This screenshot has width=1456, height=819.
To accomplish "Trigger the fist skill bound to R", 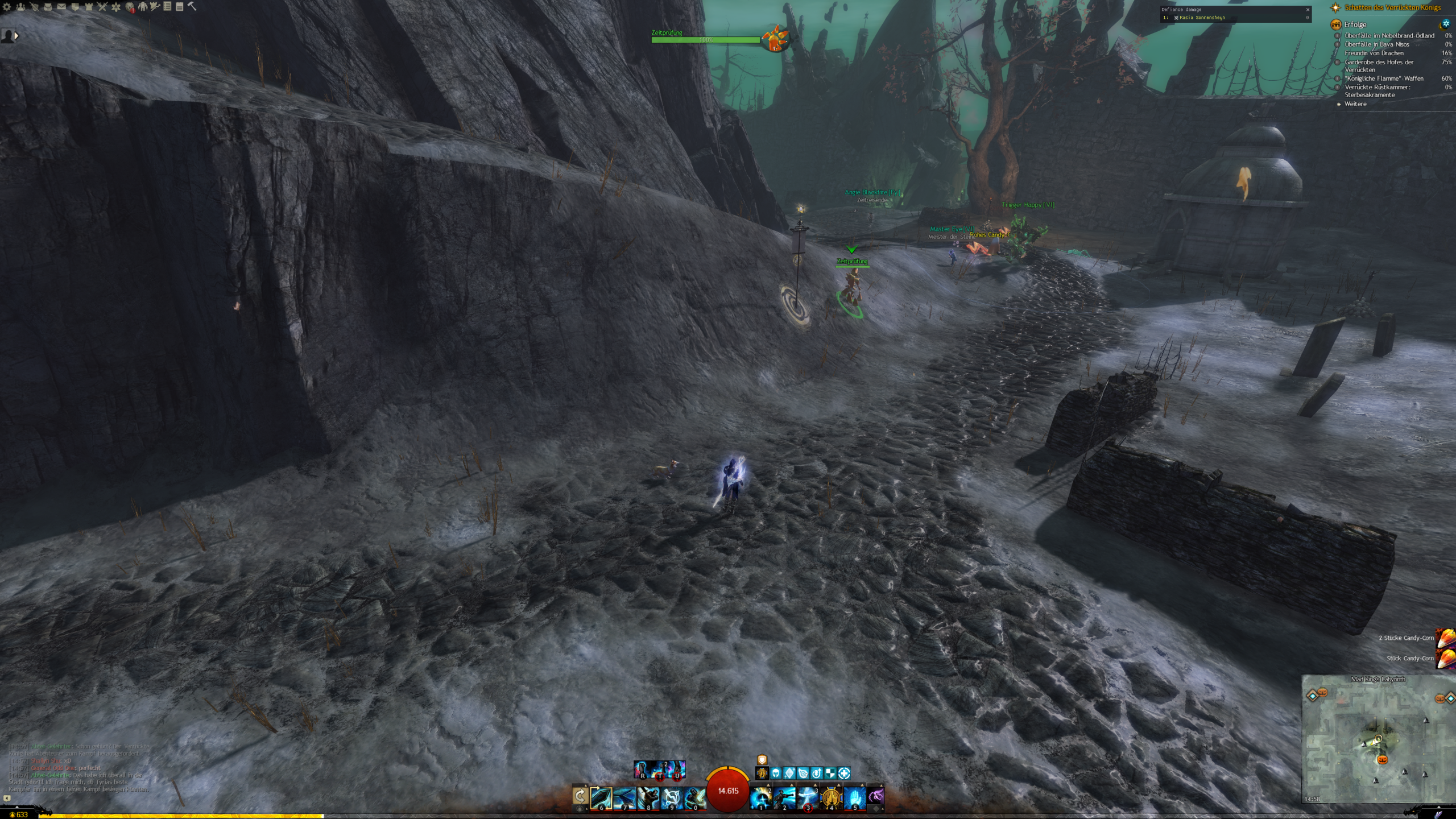I will (642, 770).
